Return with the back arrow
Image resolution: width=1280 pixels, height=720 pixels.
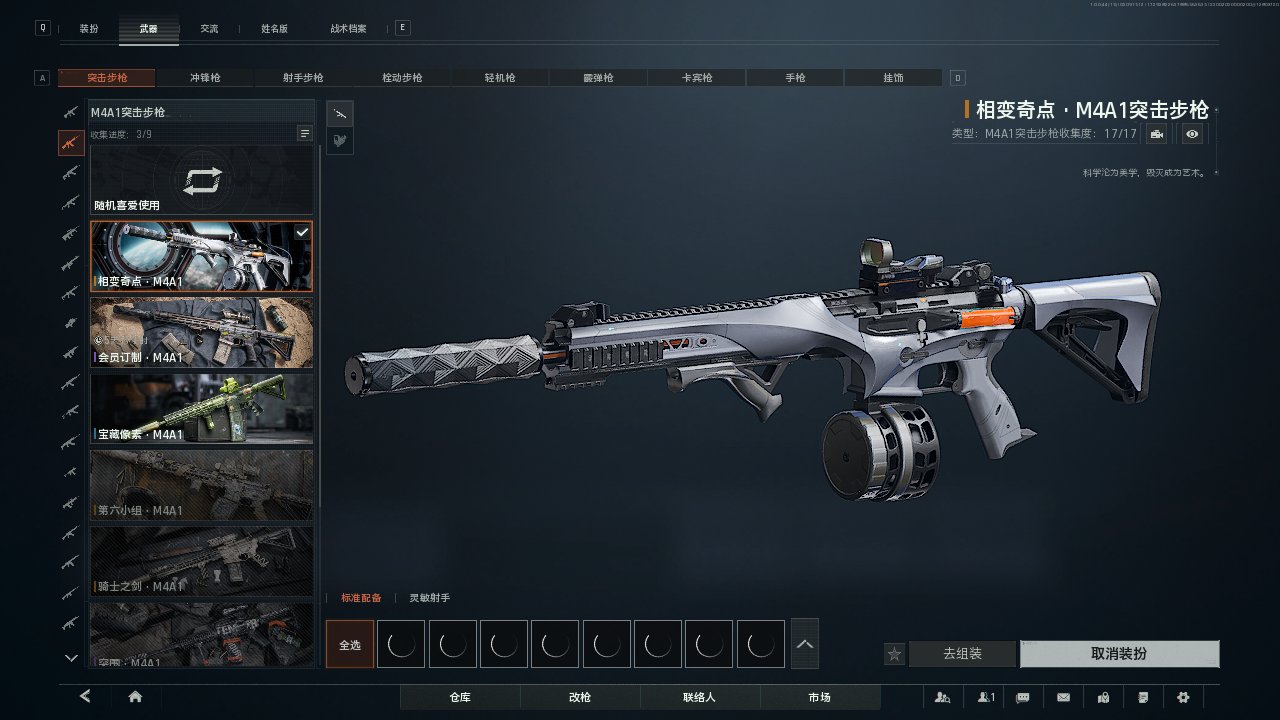[86, 697]
